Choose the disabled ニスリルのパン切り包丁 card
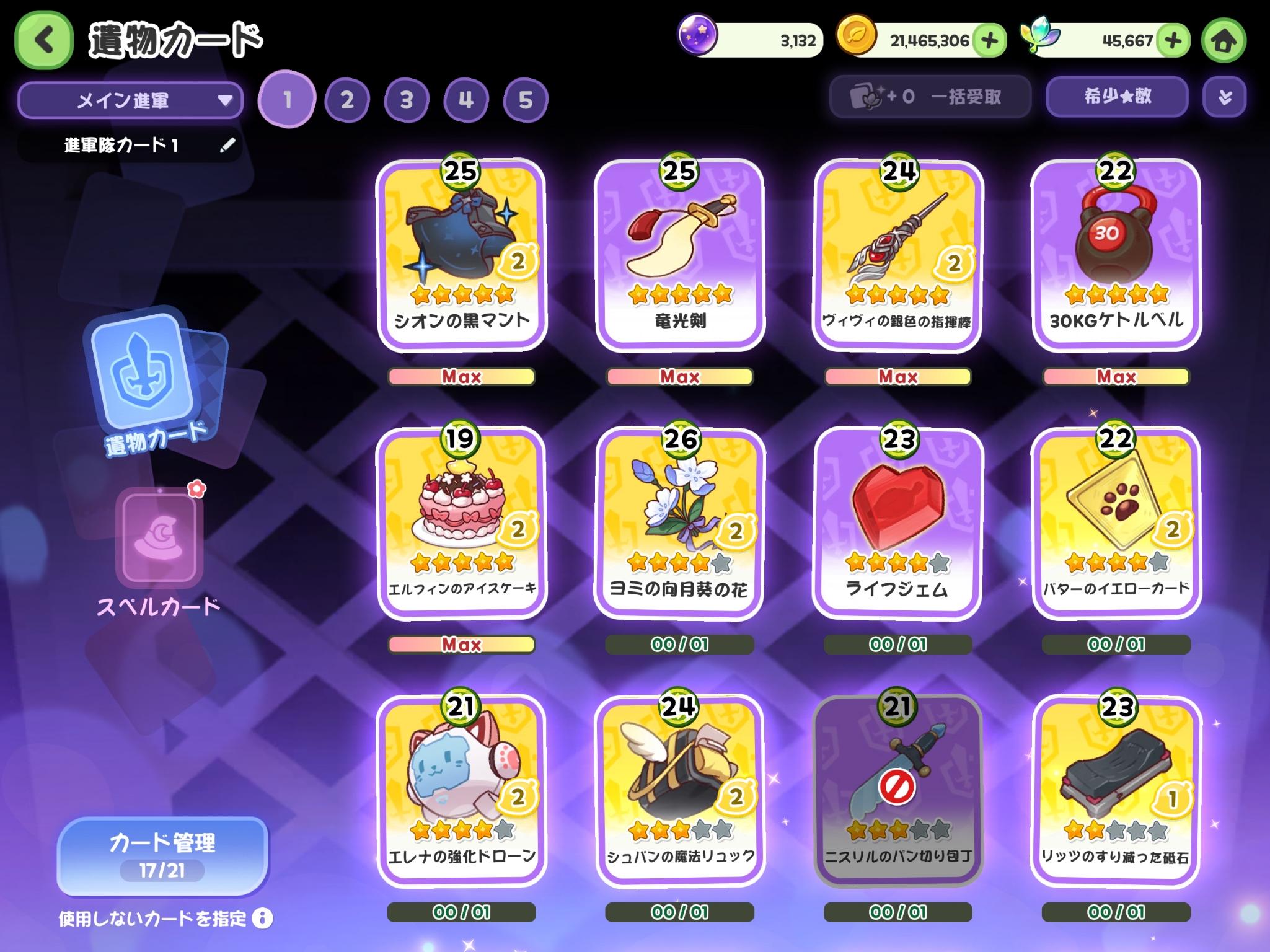The image size is (1270, 952). (x=898, y=791)
